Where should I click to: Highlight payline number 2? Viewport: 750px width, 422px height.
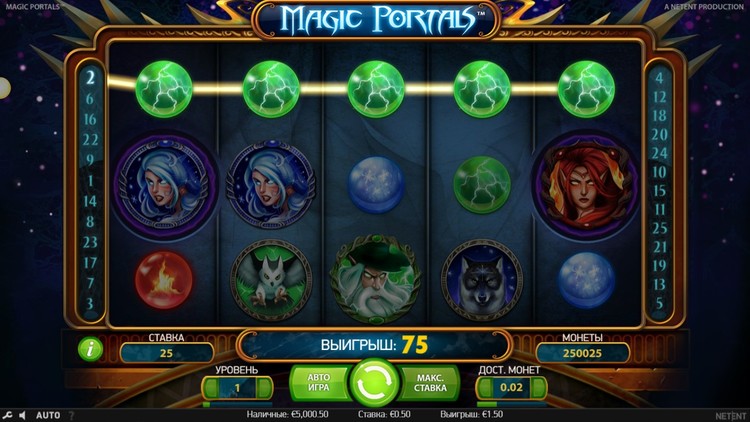tap(90, 76)
